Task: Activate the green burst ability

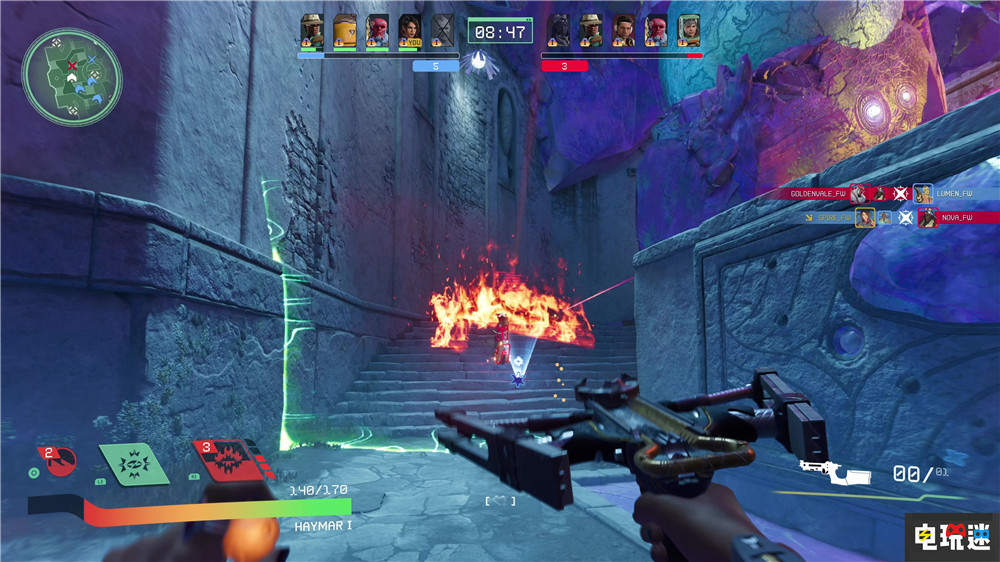Action: click(134, 463)
